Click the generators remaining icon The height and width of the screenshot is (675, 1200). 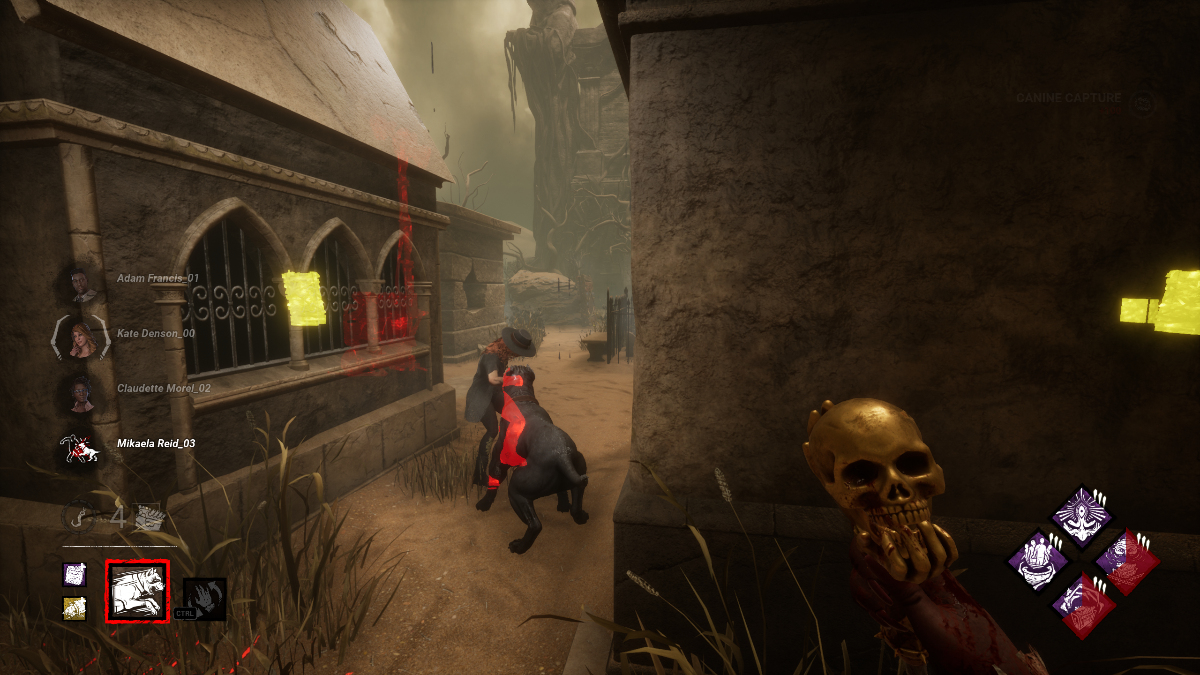[149, 517]
